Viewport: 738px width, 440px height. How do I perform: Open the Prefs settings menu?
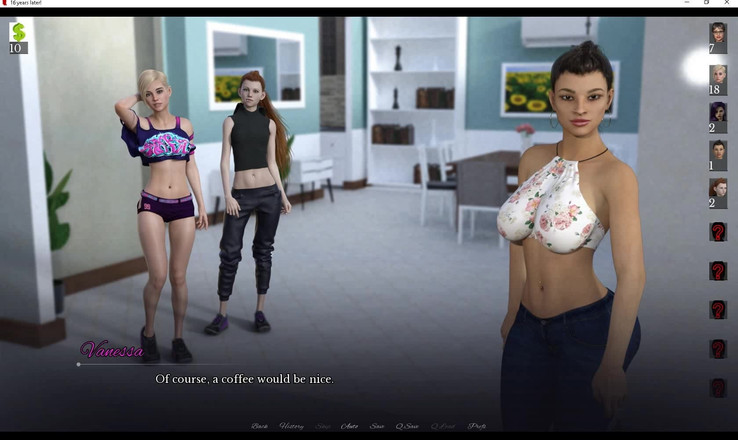[x=478, y=427]
